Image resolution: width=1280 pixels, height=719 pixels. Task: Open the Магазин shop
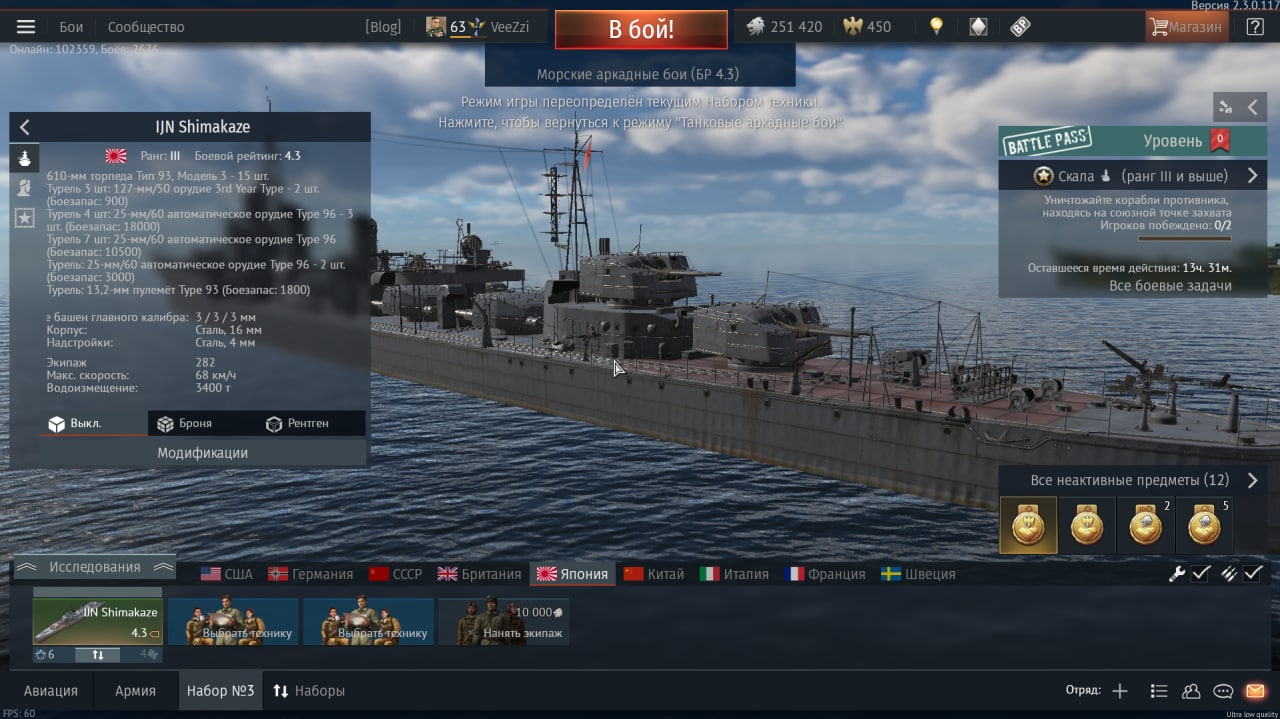tap(1186, 27)
